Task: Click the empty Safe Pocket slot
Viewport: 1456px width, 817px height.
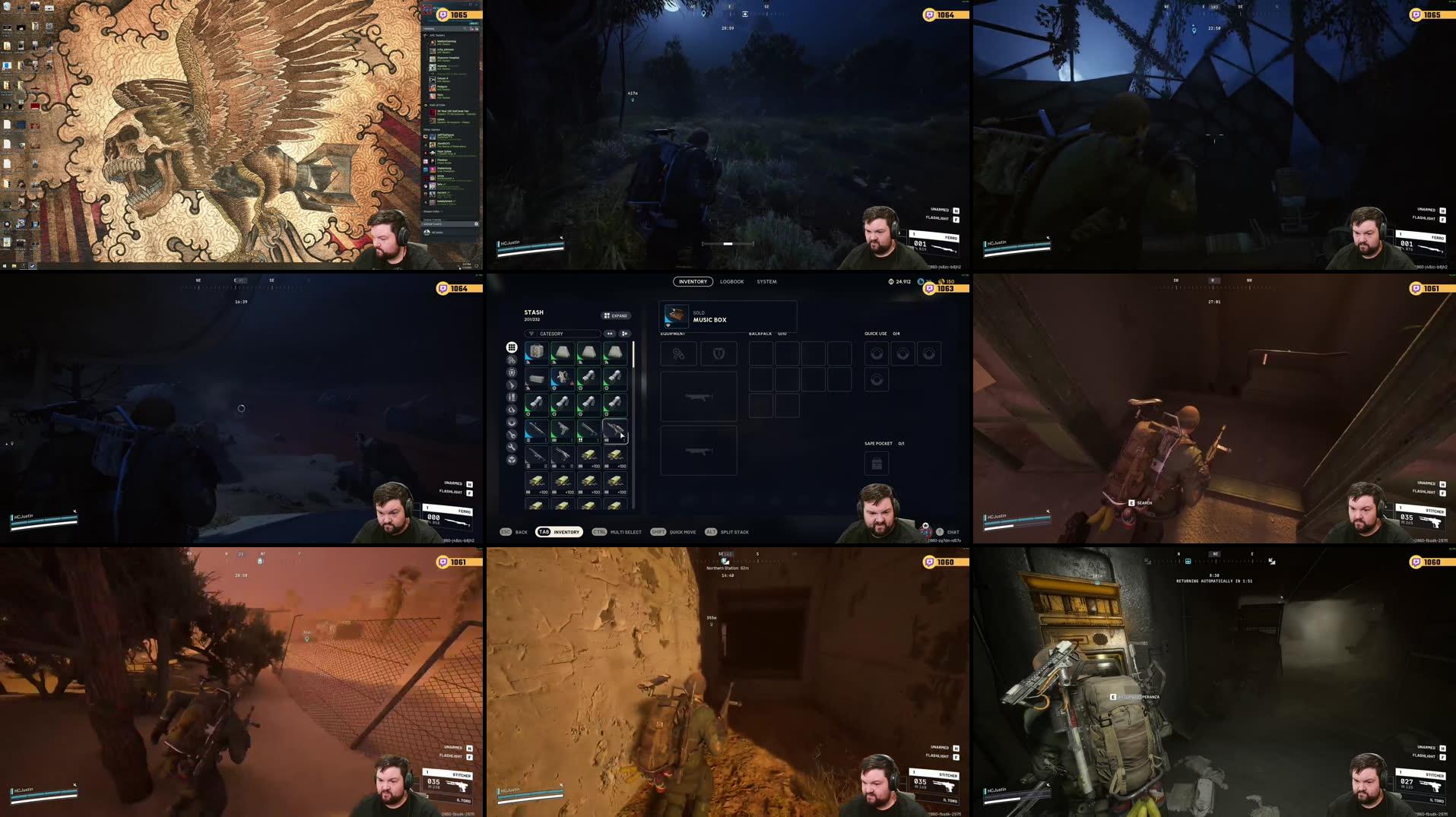Action: [877, 463]
